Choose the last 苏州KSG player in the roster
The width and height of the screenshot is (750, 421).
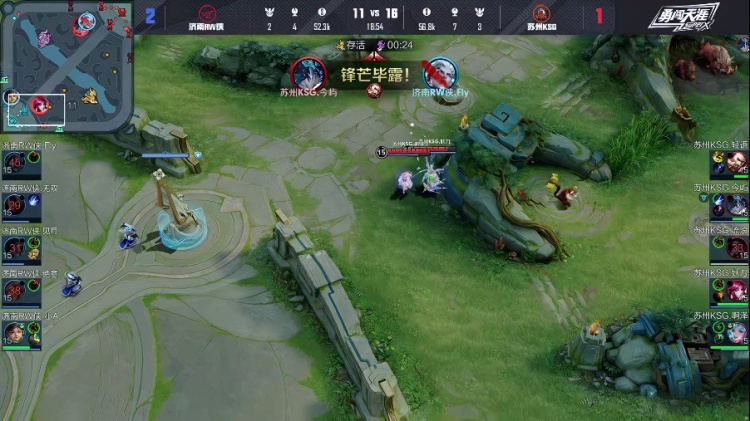(727, 333)
